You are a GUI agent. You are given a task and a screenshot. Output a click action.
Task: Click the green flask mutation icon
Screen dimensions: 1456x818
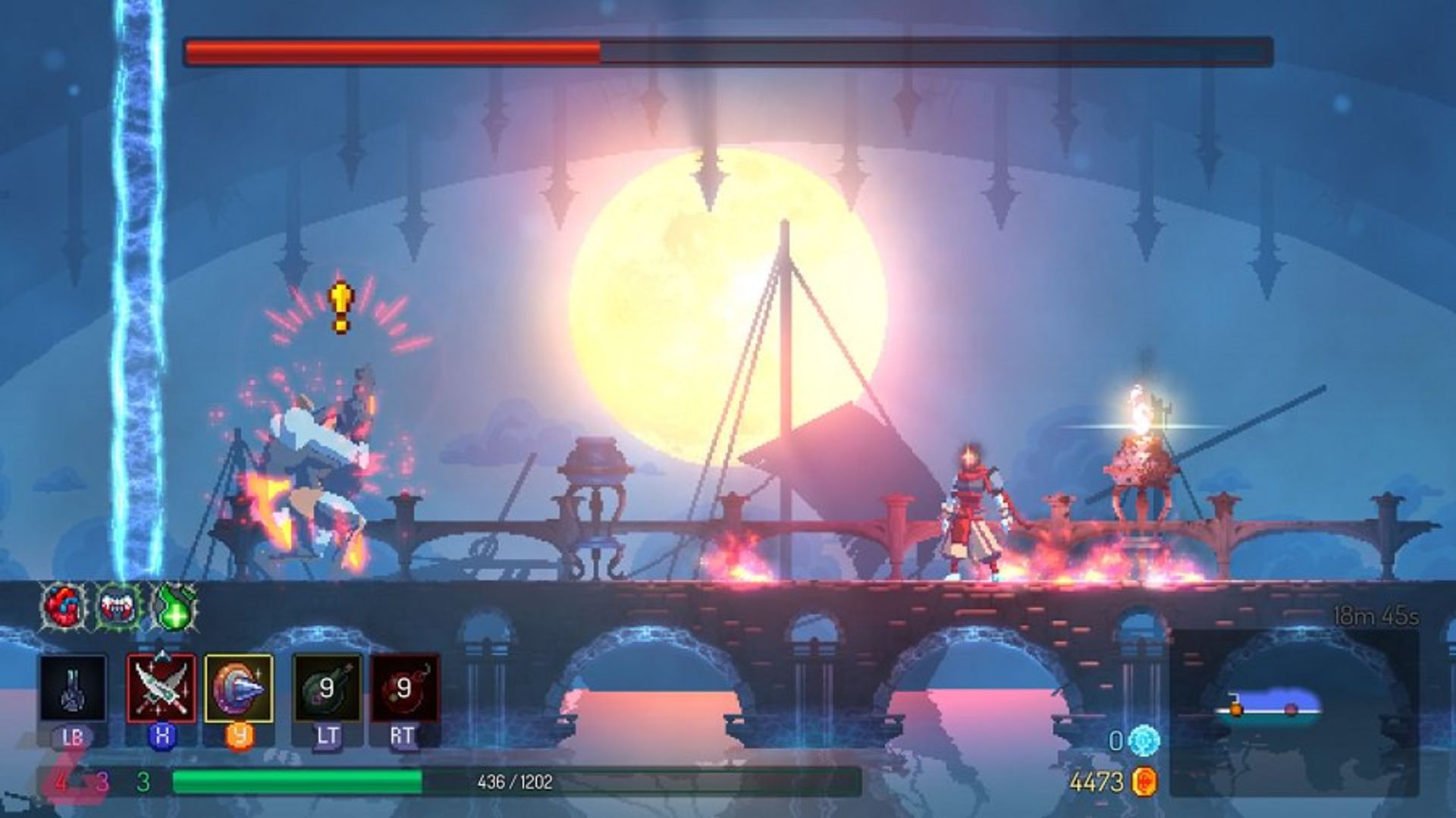(174, 606)
